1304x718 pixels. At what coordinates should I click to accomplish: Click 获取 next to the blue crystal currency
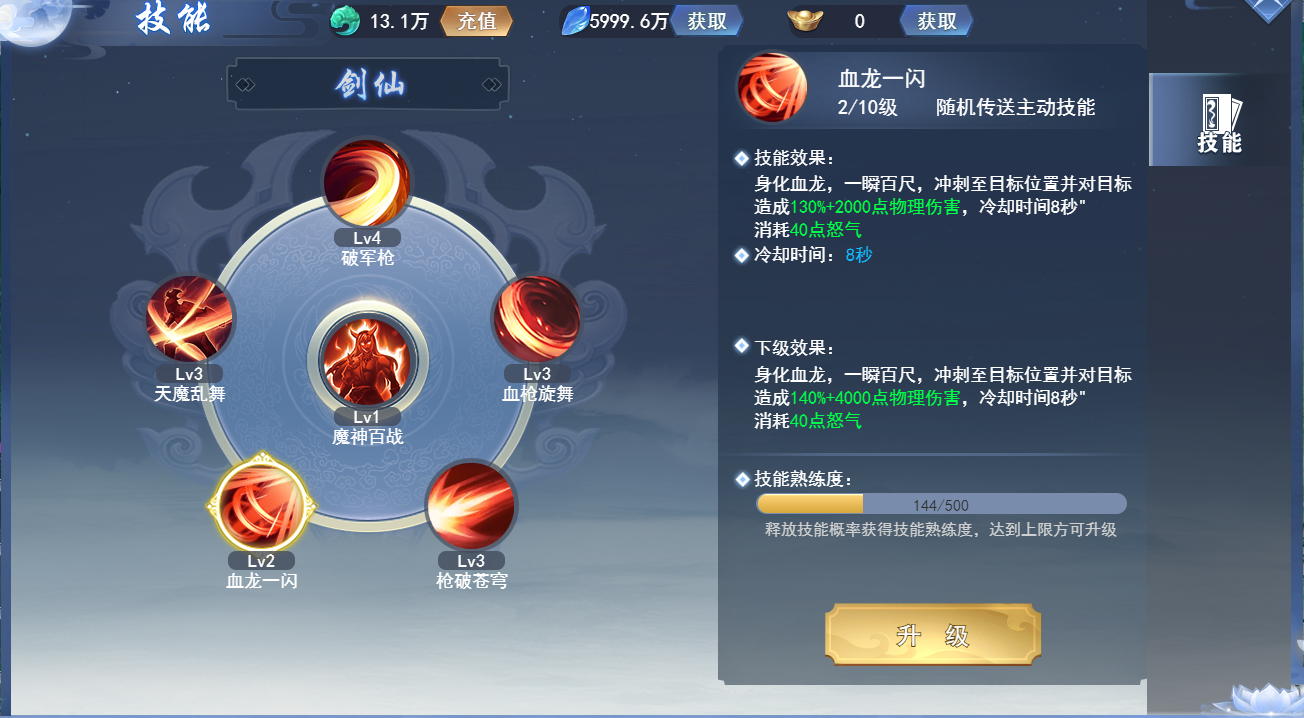(x=707, y=21)
